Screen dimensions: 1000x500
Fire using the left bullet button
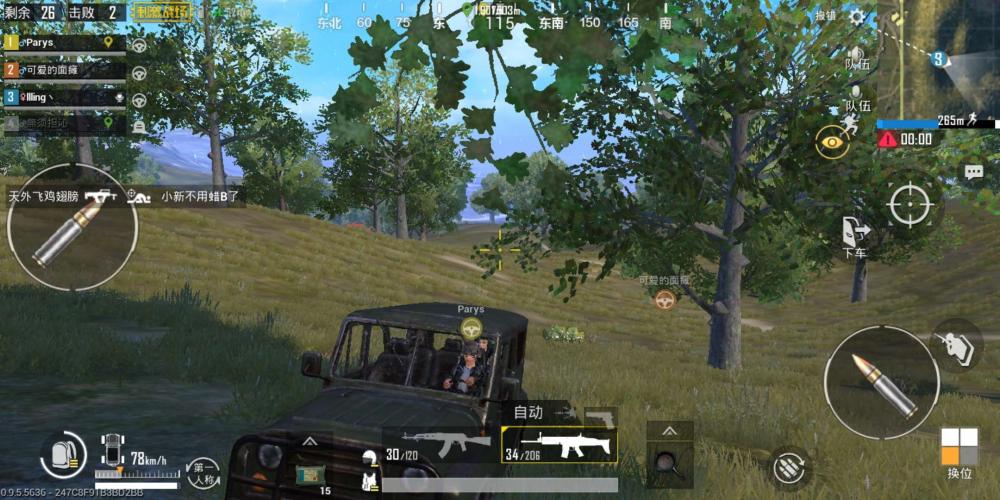(x=70, y=227)
